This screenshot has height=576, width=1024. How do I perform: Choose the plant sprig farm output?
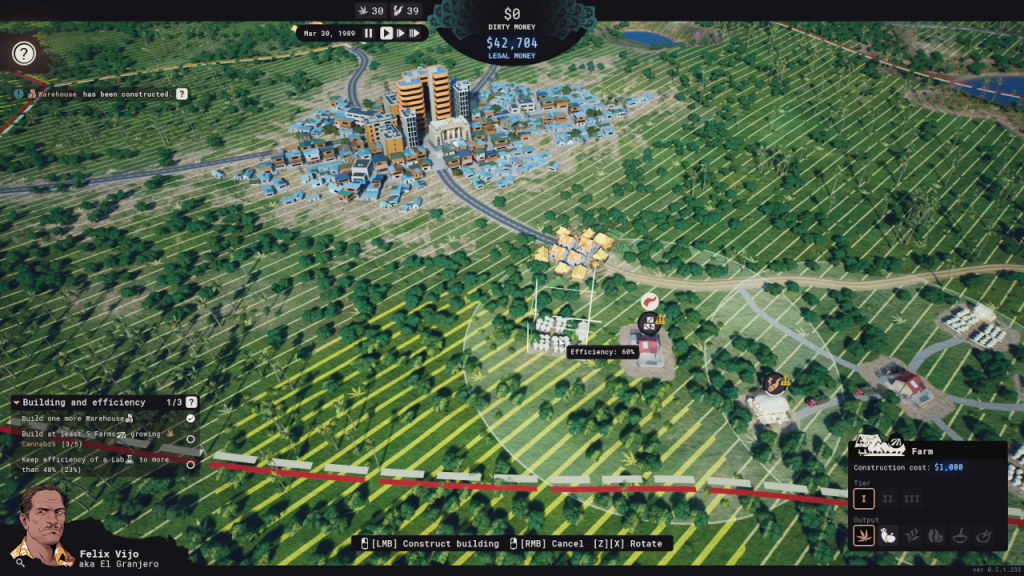(x=911, y=536)
